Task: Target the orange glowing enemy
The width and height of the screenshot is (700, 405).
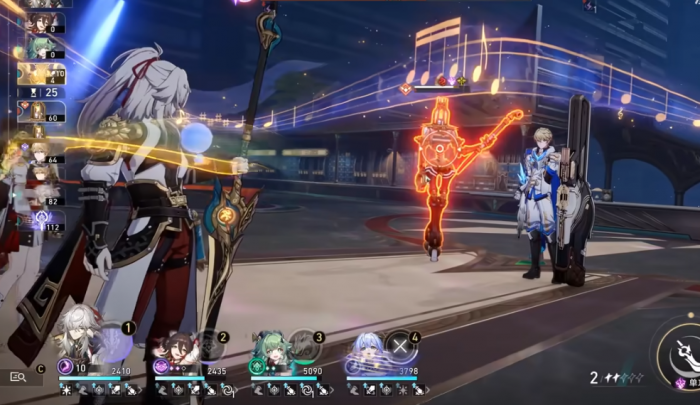Action: [x=441, y=180]
